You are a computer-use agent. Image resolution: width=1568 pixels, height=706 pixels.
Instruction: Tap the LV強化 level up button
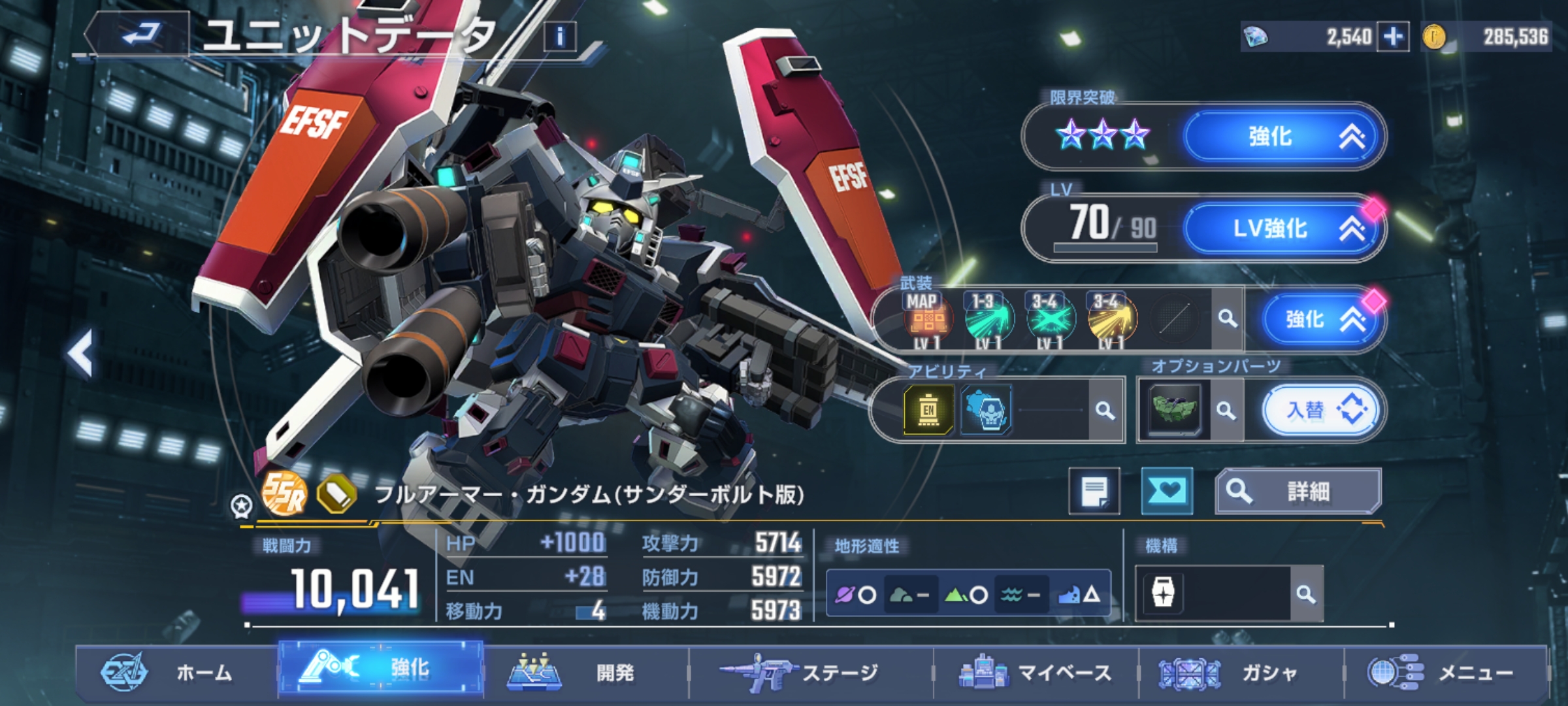tap(1284, 228)
